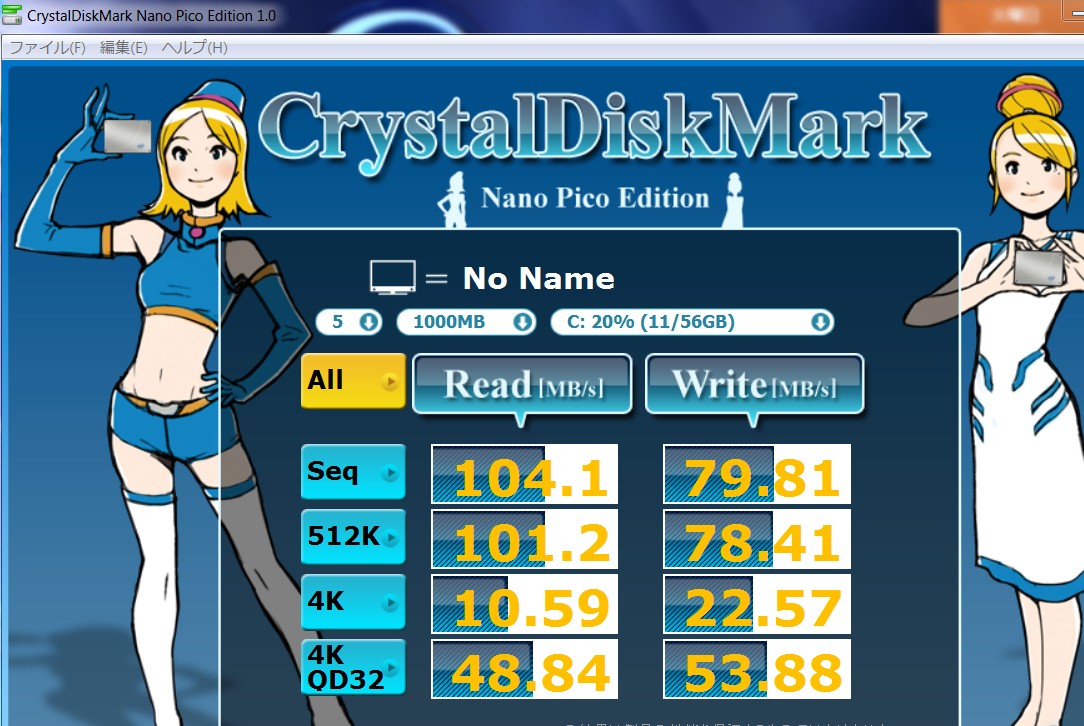Open the 編集(E) menu
Screen dimensions: 1084x726
123,48
